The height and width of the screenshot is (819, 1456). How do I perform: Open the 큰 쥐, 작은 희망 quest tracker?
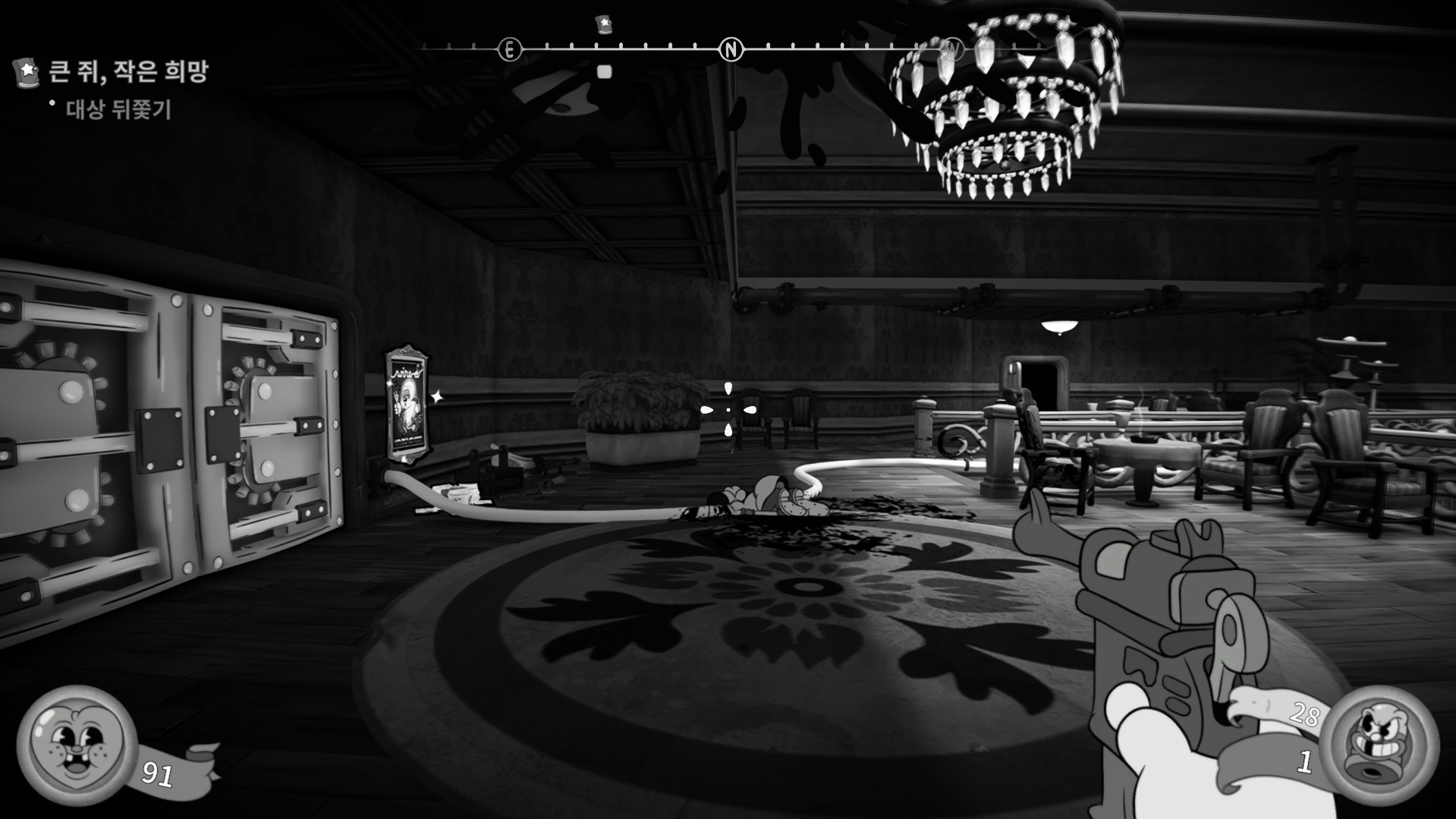[x=127, y=72]
